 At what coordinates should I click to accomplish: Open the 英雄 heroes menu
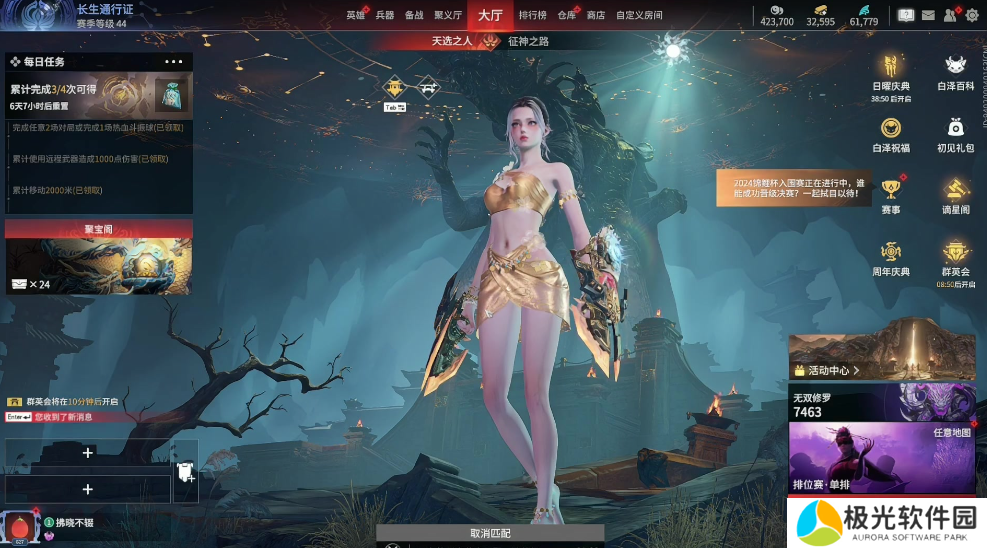point(355,16)
